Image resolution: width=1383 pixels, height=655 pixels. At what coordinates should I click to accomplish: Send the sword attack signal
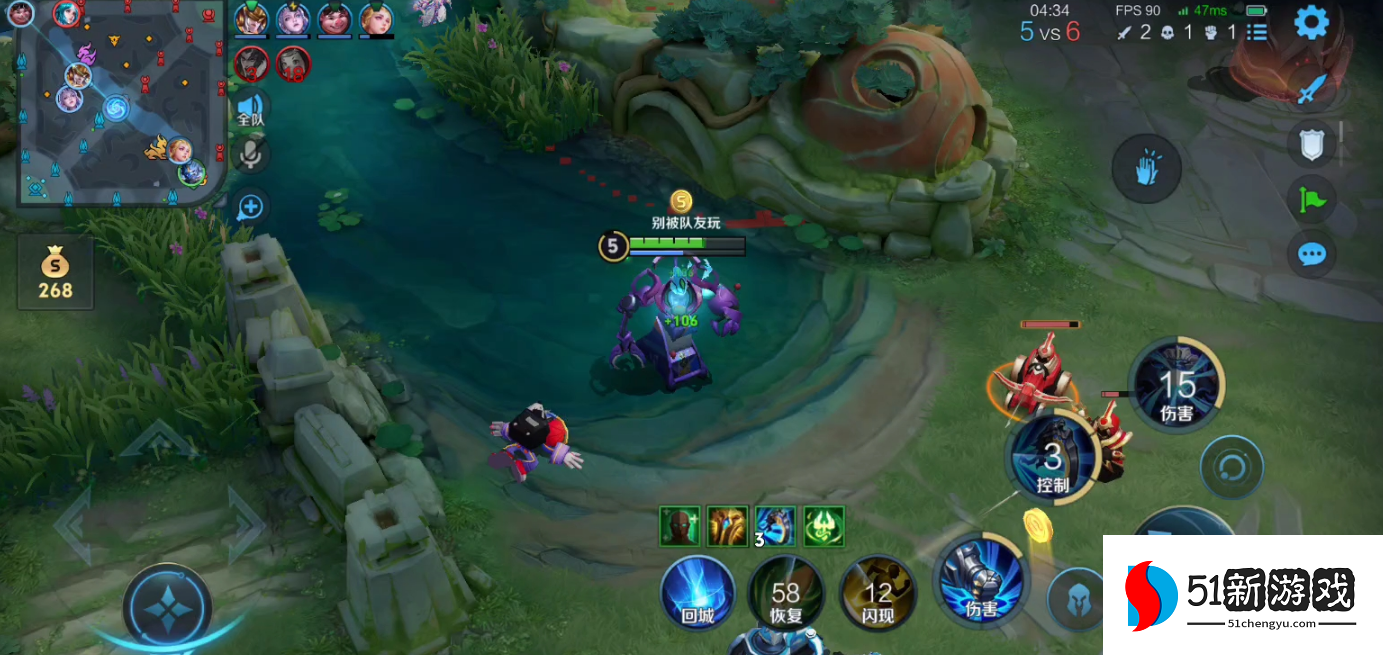[1311, 90]
